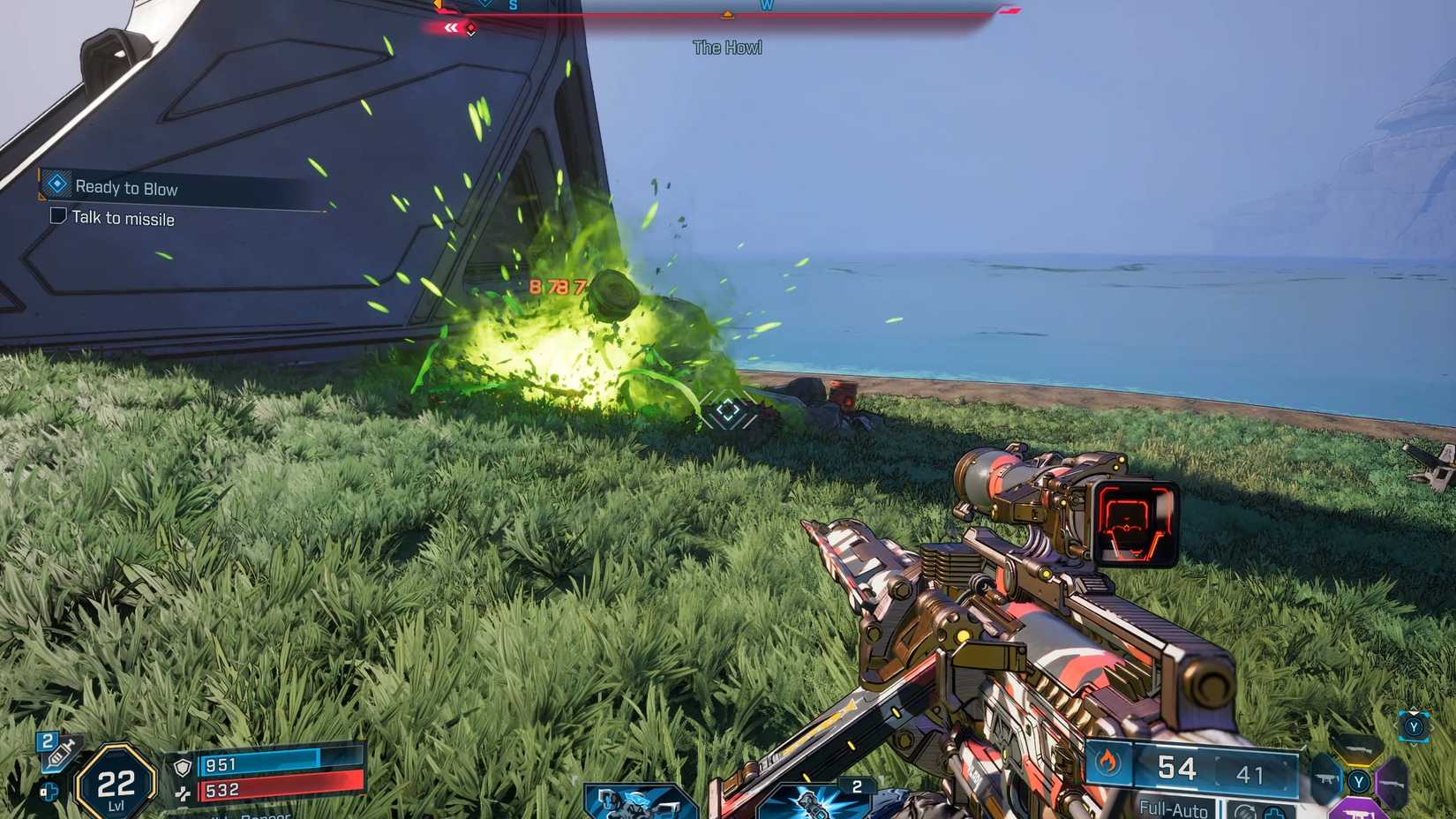Click the orange waypoint marker on the top compass
The image size is (1456, 819).
pyautogui.click(x=727, y=13)
